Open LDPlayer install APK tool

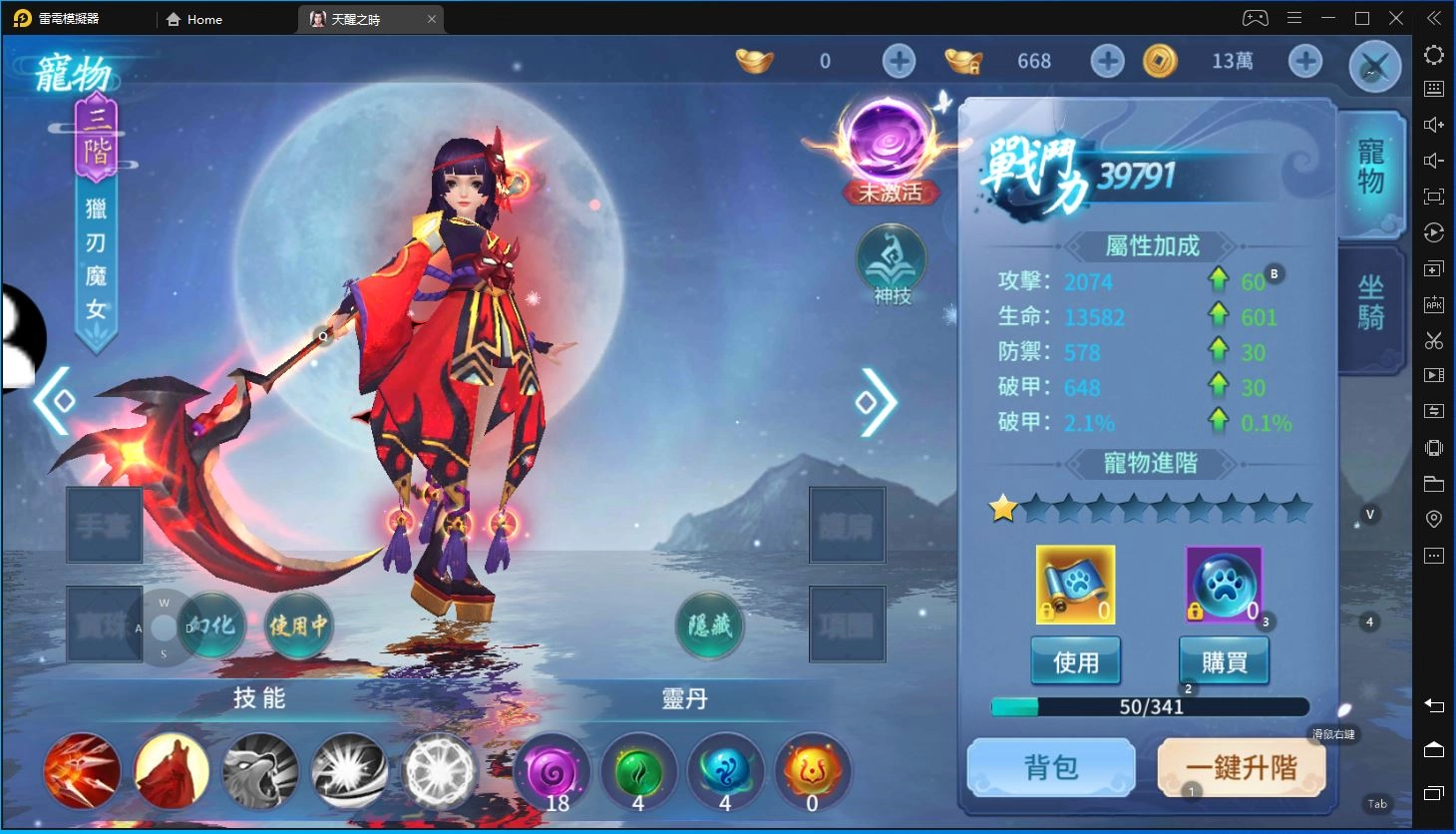pos(1433,304)
